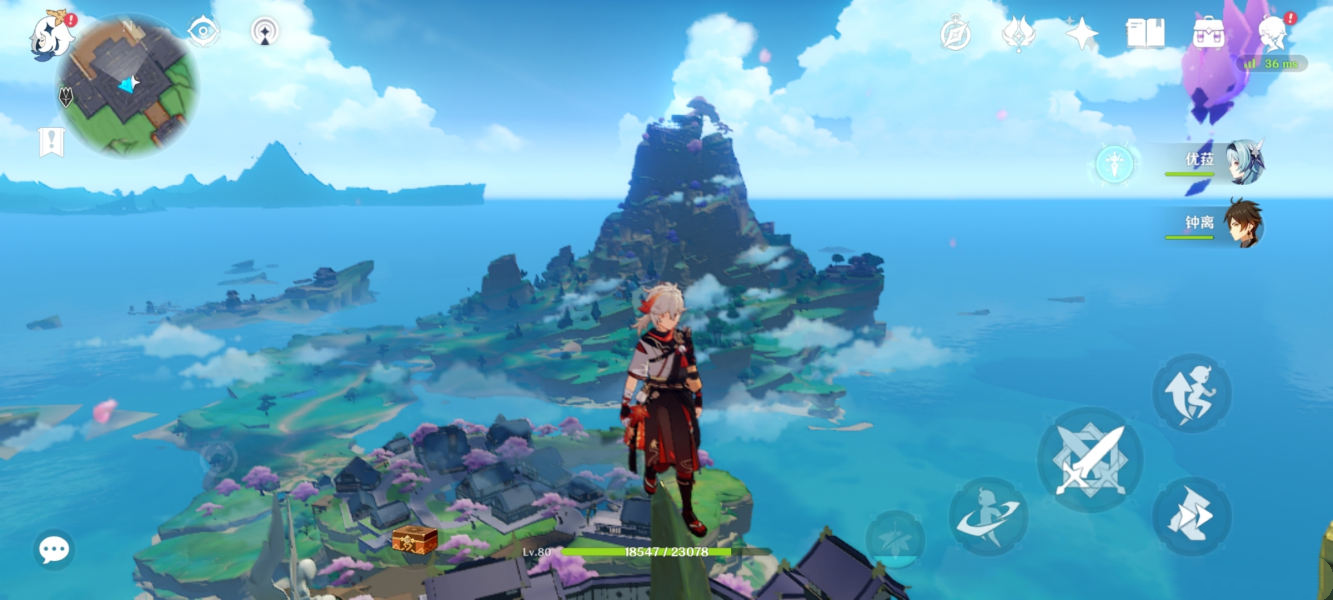Open the quest banner with exclamation mark

click(51, 142)
